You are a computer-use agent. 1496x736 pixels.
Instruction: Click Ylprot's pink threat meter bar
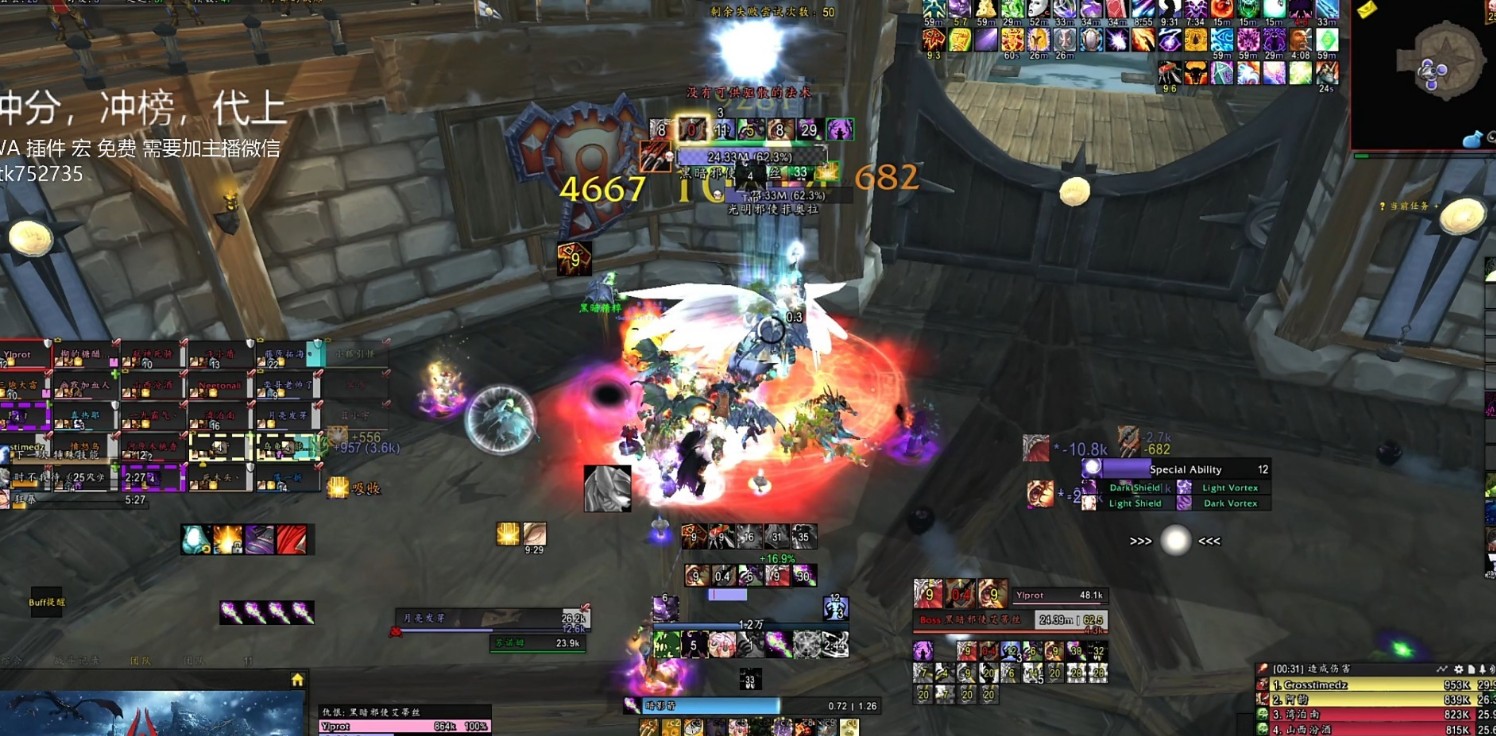(404, 727)
